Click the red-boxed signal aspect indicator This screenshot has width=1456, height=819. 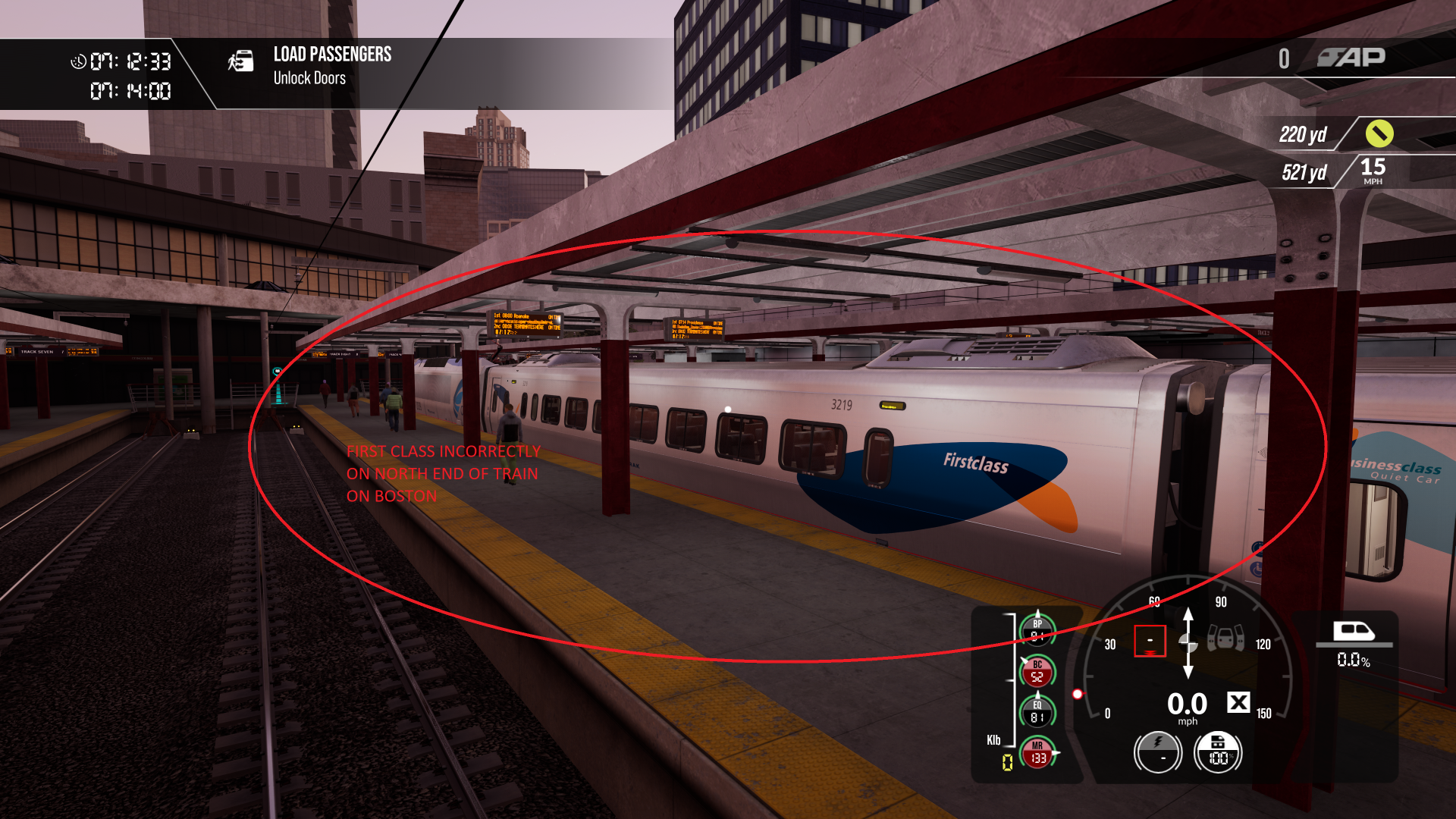click(1150, 641)
